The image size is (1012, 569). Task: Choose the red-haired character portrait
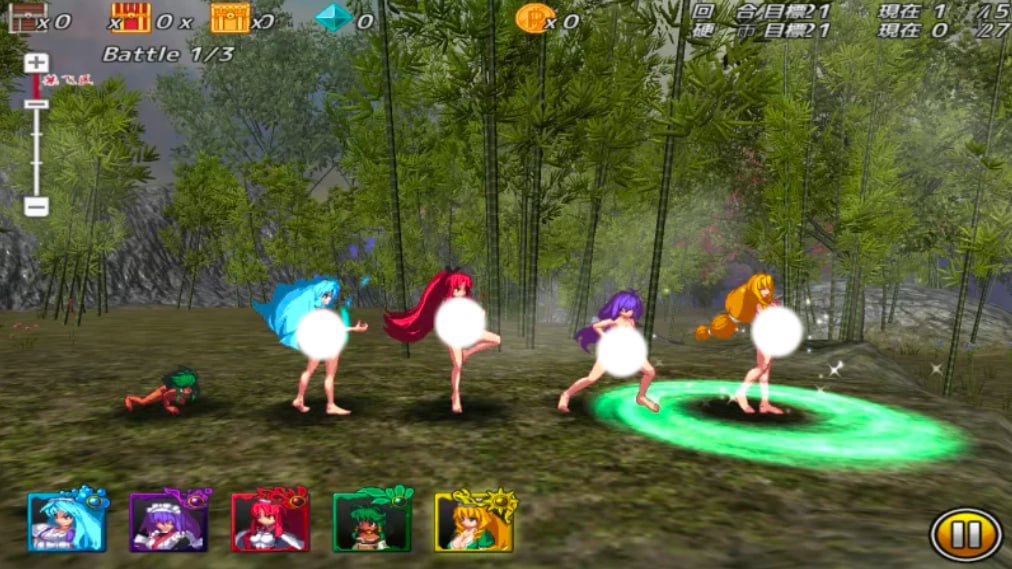(270, 521)
